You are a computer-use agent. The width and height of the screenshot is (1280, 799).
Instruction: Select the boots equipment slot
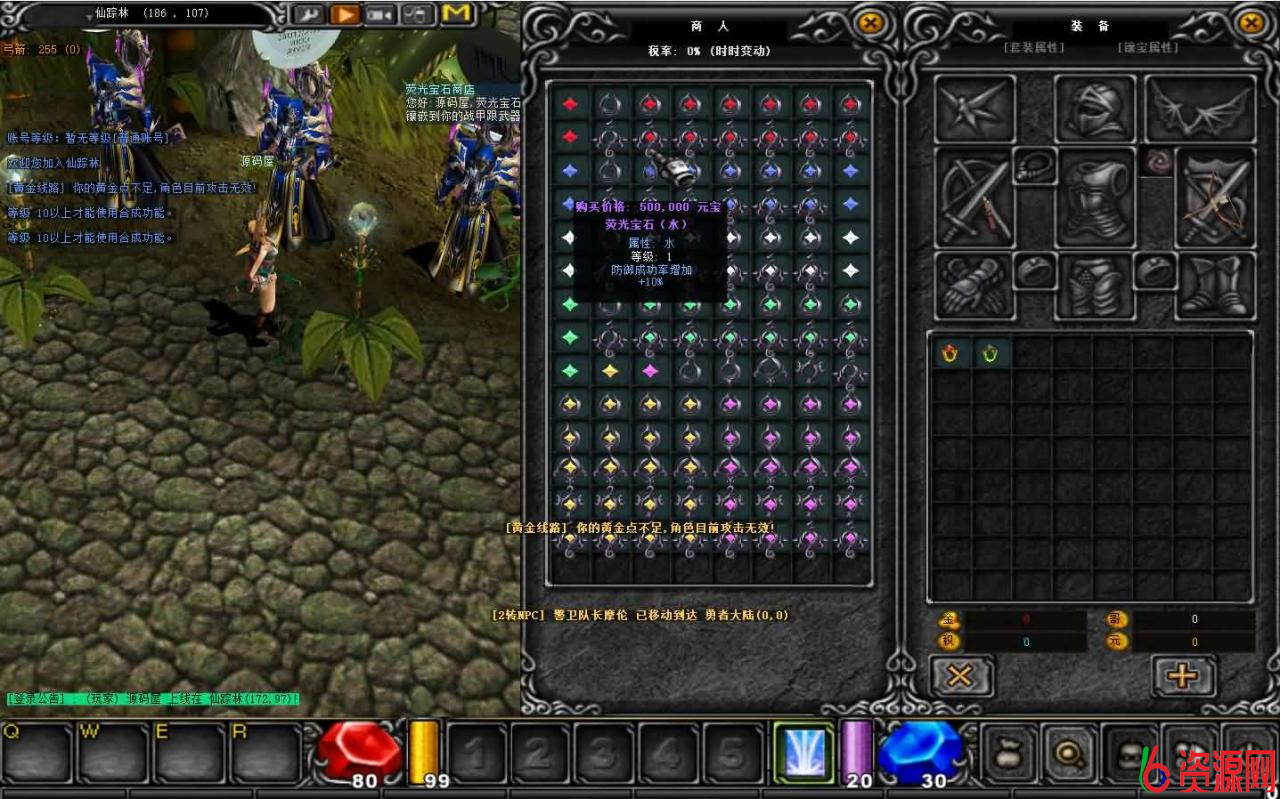[1215, 286]
